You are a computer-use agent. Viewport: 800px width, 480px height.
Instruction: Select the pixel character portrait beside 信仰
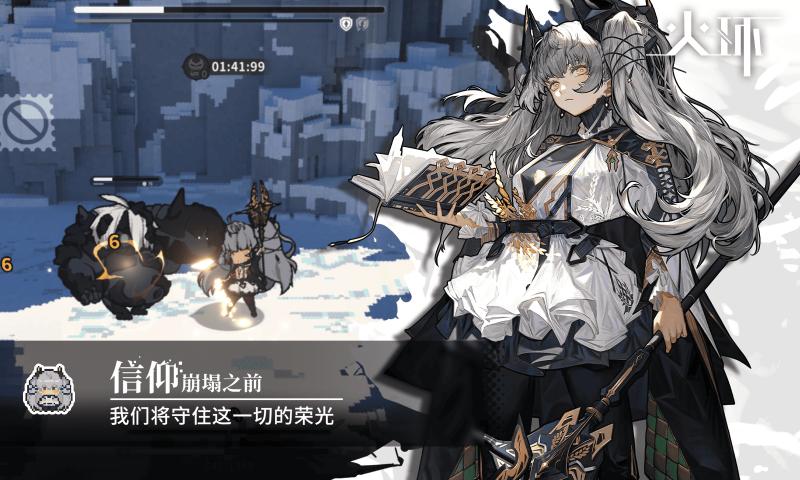[51, 388]
